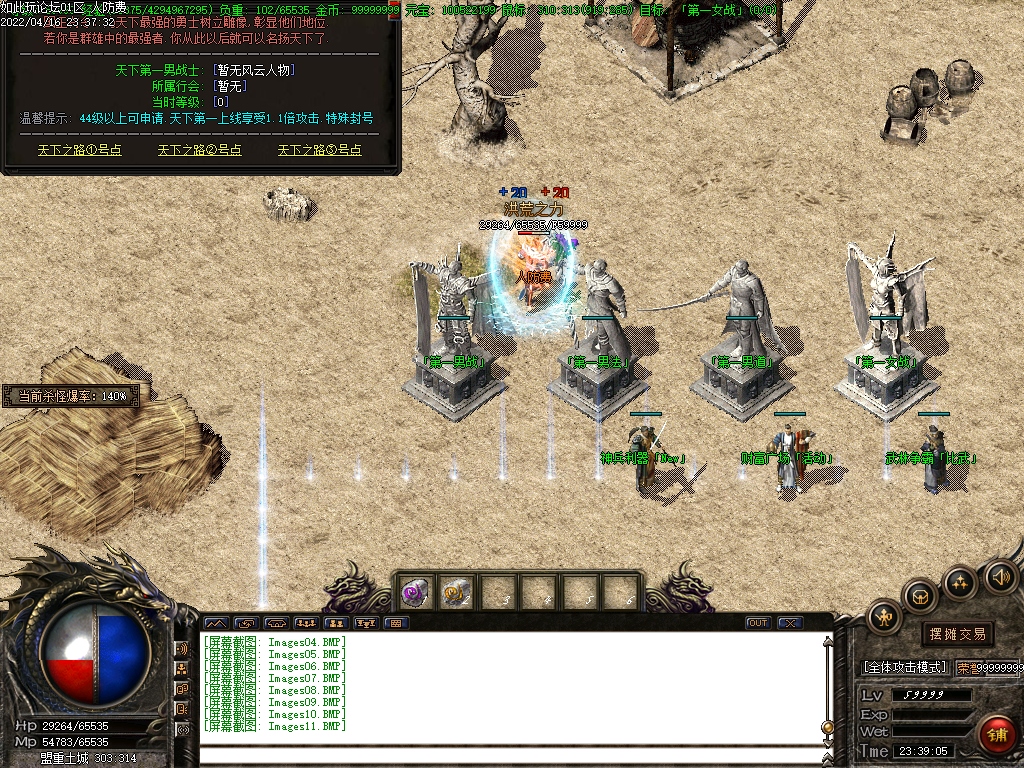Image resolution: width=1024 pixels, height=768 pixels.
Task: Select the 天下之路②号点 option
Action: pyautogui.click(x=200, y=150)
